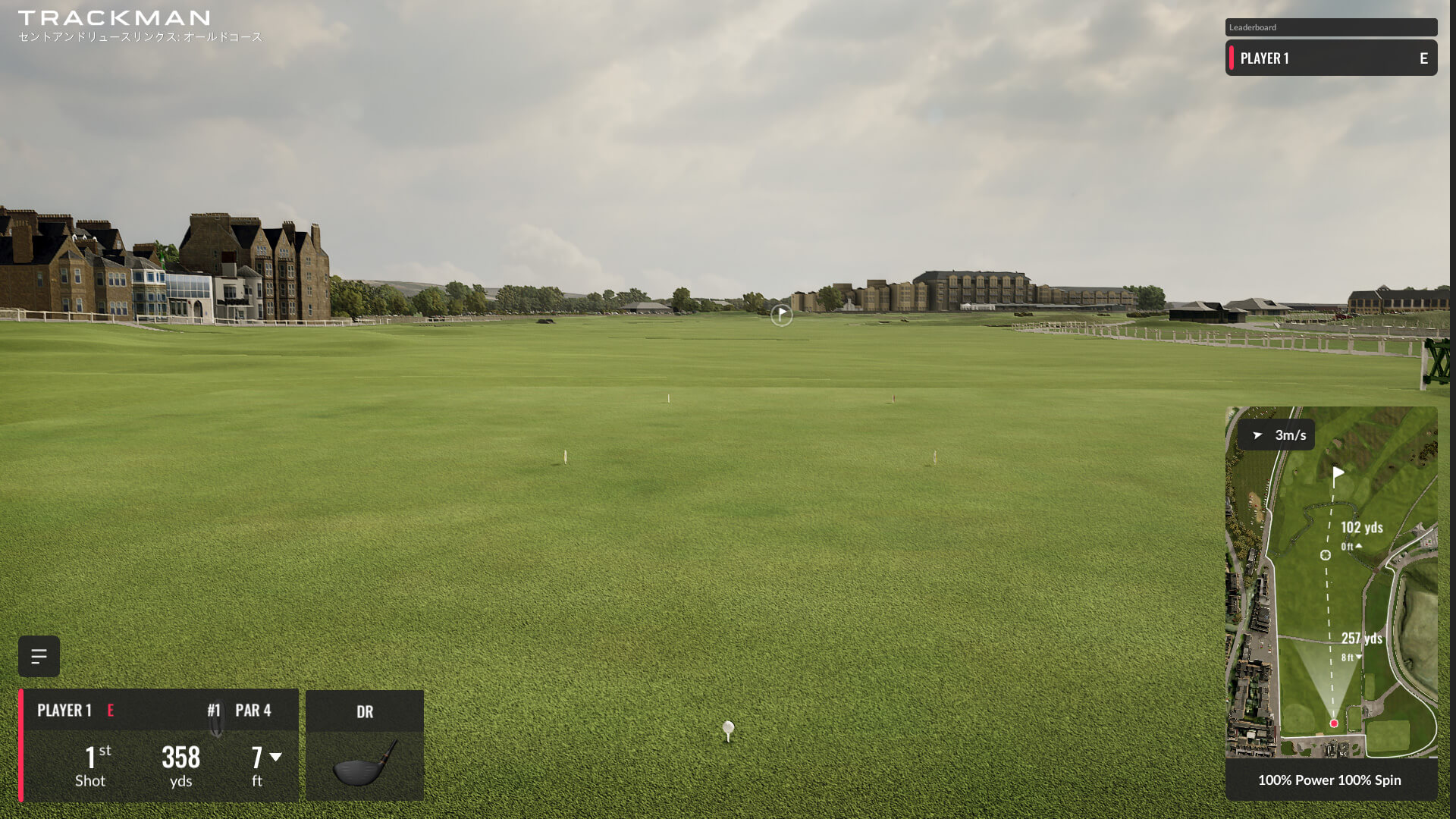Screen dimensions: 1456x819
Task: Click the 3m/s wind indicator
Action: 1276,435
